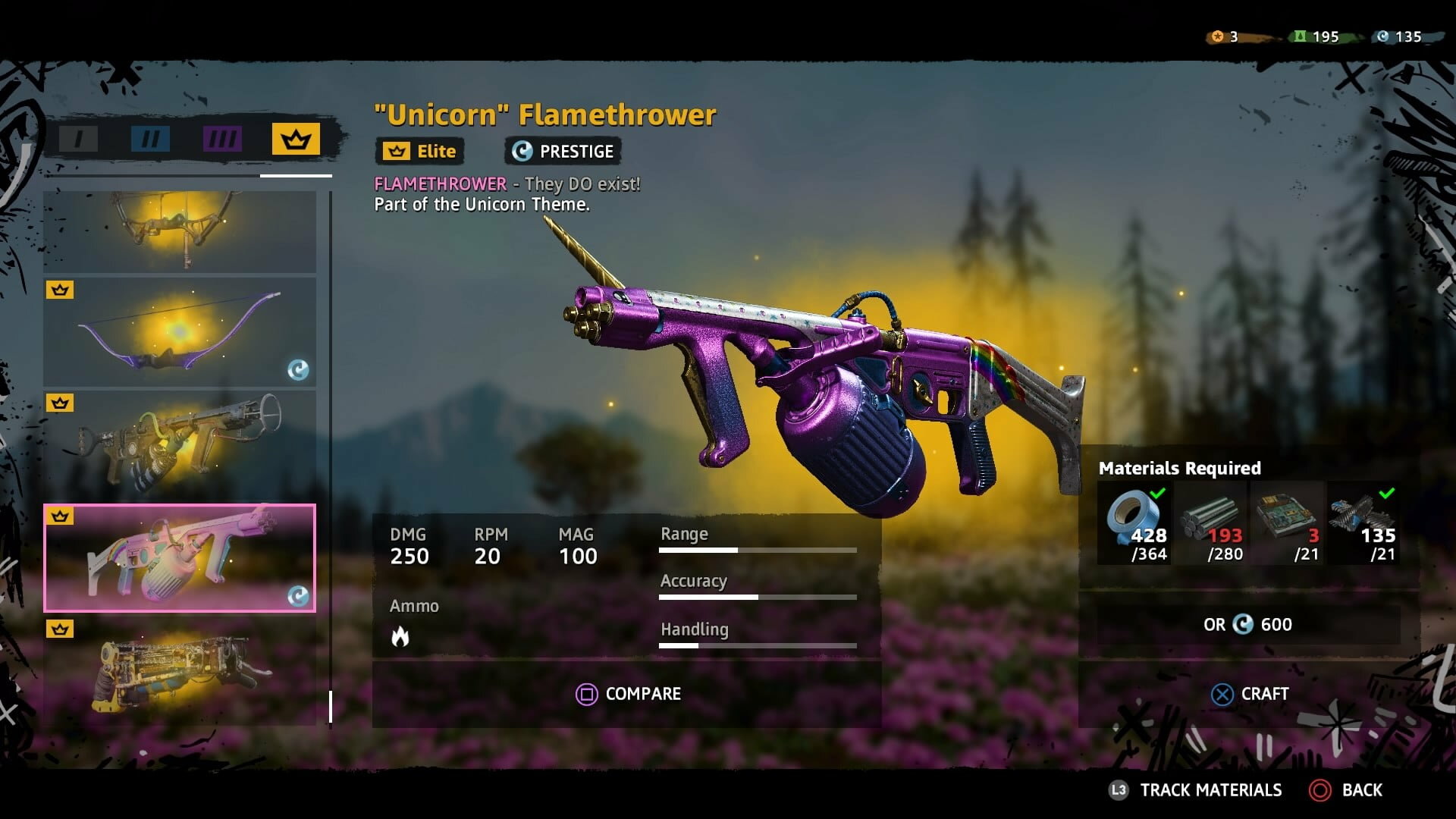The width and height of the screenshot is (1456, 819).
Task: Buy with 600 prestige credits option
Action: [x=1248, y=625]
